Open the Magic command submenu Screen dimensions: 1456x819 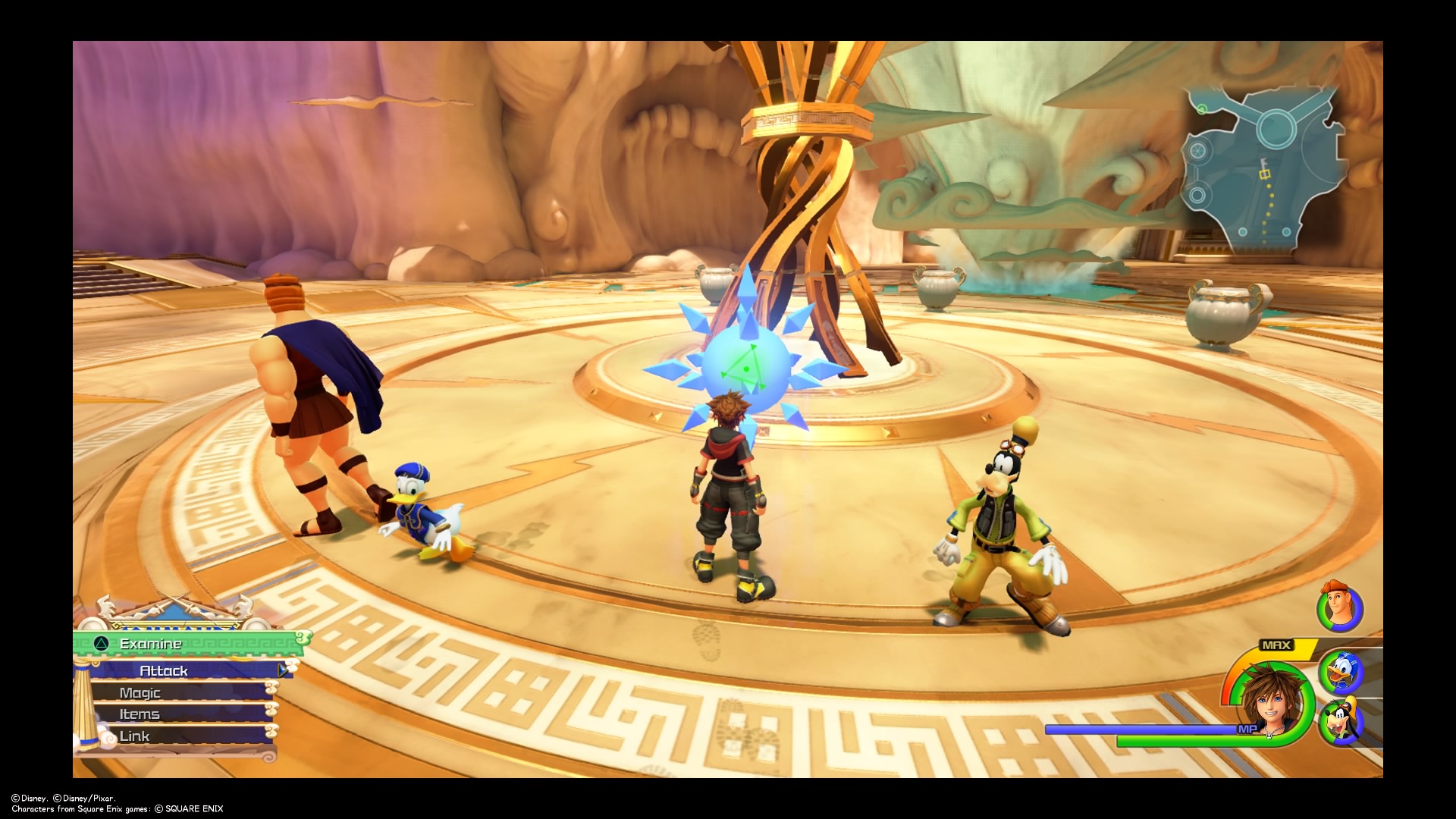point(141,692)
